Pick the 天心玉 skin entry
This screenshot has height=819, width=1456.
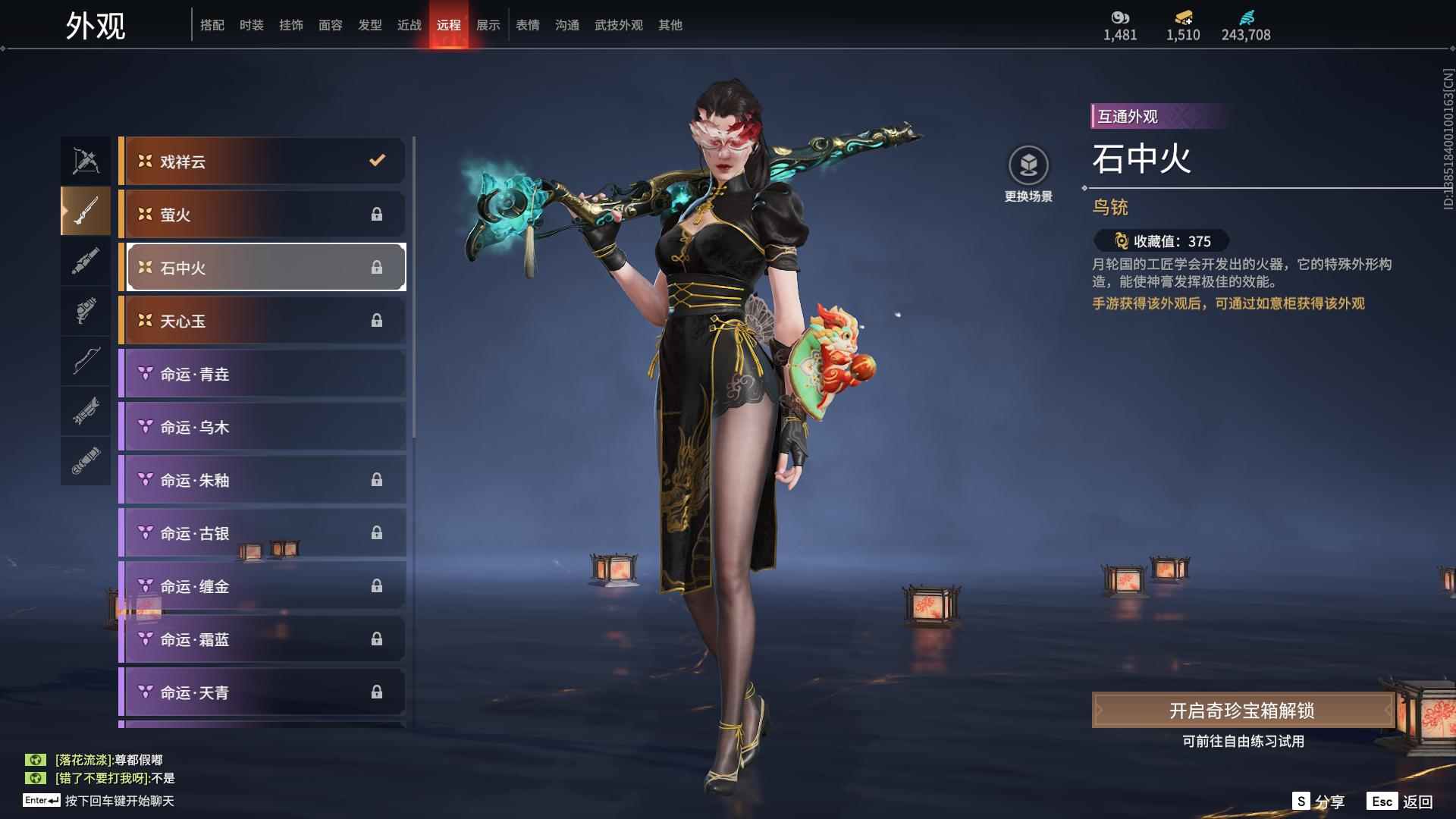click(x=263, y=320)
